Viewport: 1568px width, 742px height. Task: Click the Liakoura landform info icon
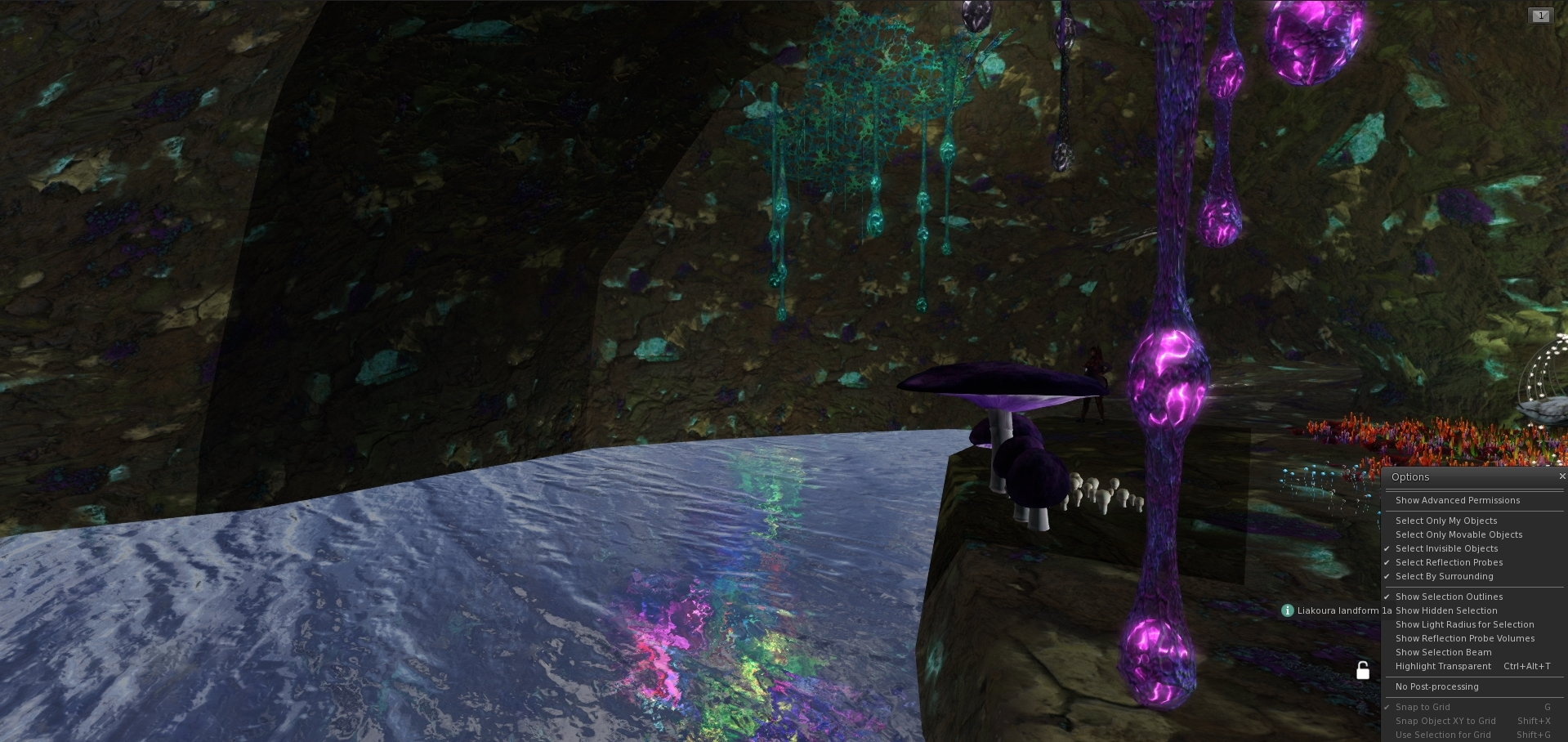point(1288,610)
